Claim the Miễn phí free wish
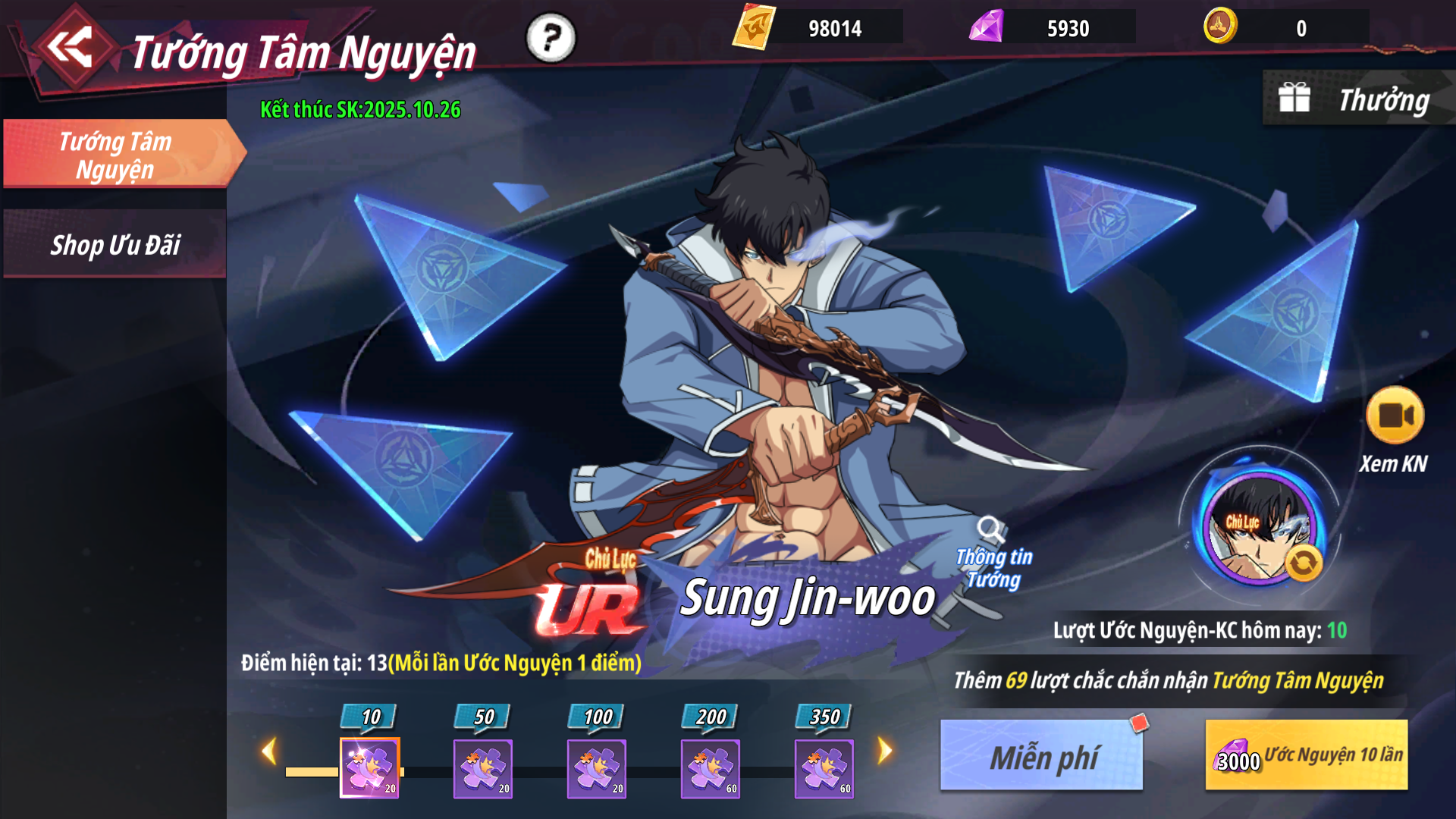This screenshot has width=1456, height=819. coord(1042,756)
